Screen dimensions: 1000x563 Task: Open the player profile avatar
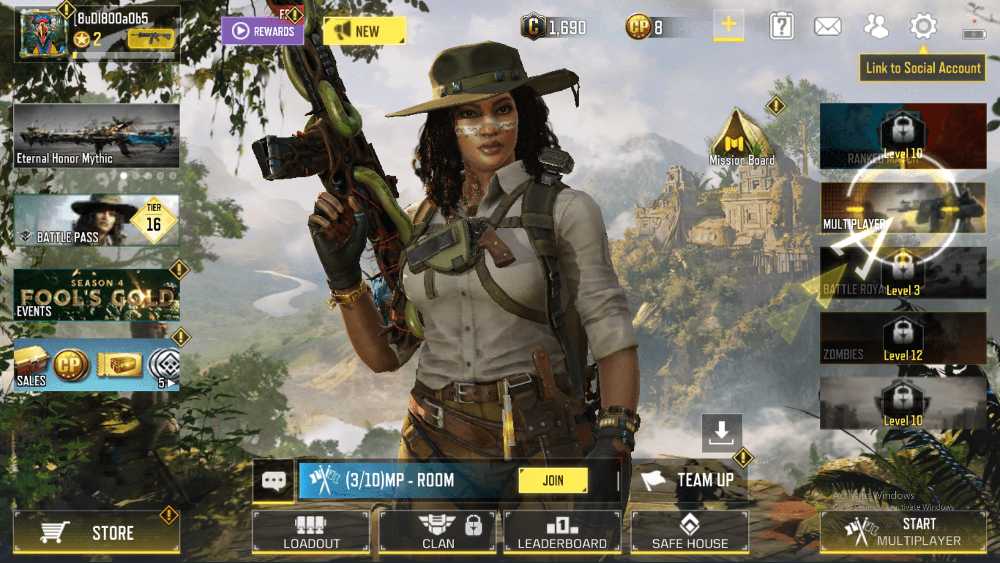point(43,33)
